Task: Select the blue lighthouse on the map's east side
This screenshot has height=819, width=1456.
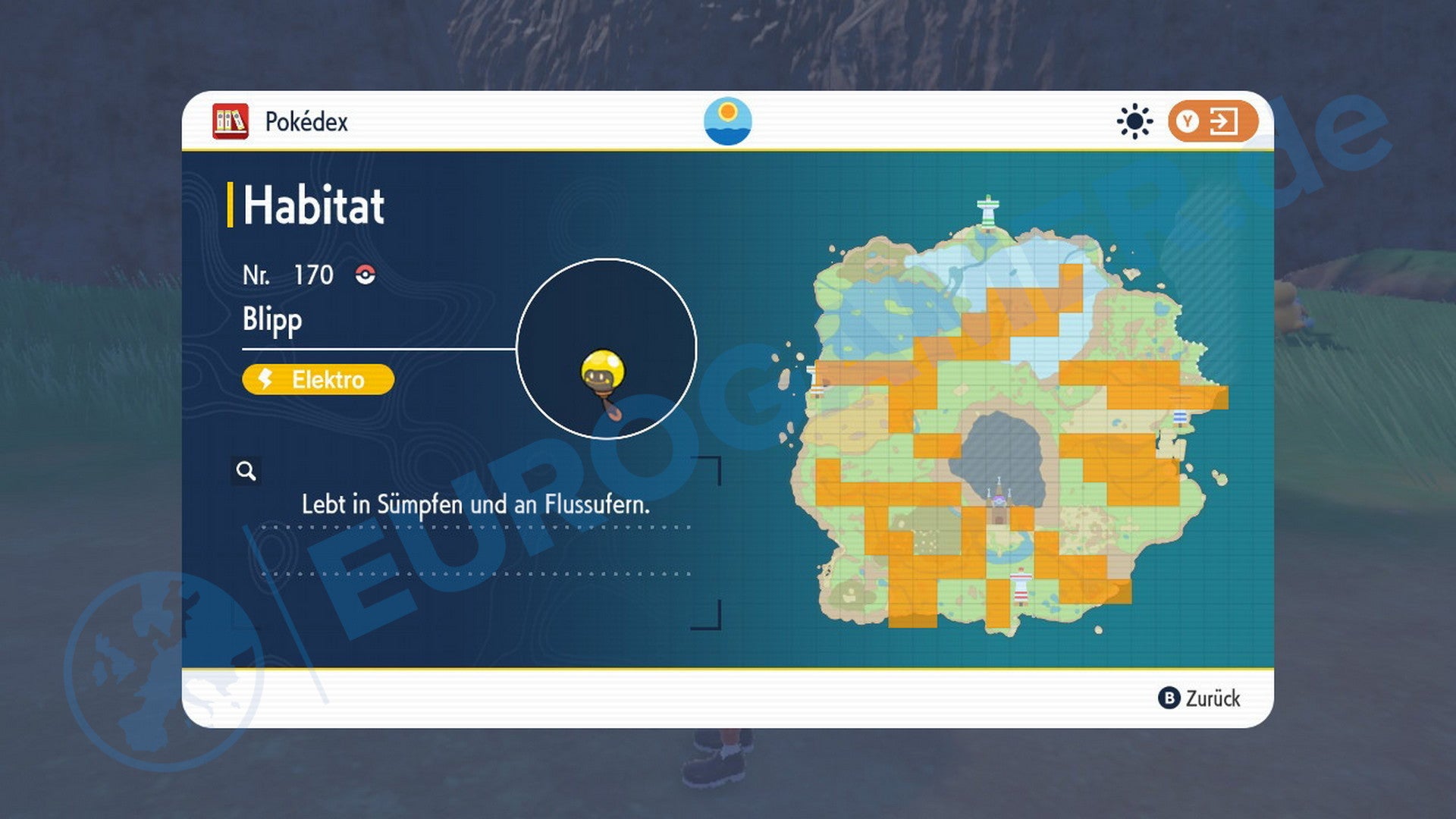Action: 1179,417
